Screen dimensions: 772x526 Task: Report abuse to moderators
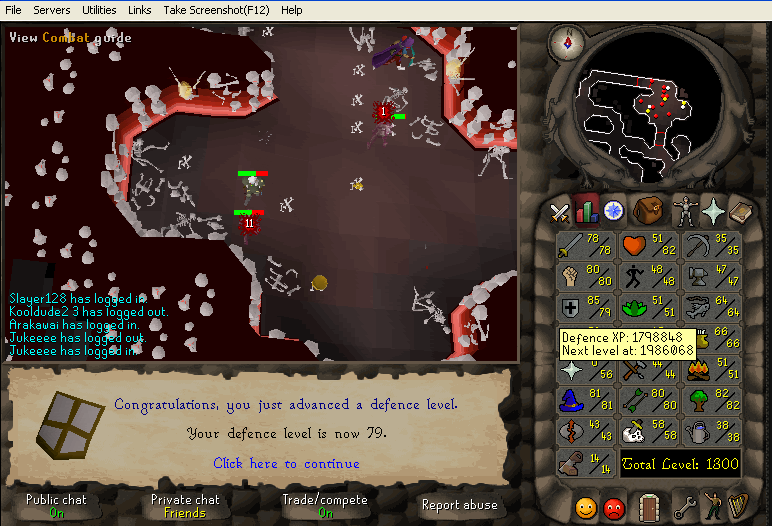tap(459, 505)
